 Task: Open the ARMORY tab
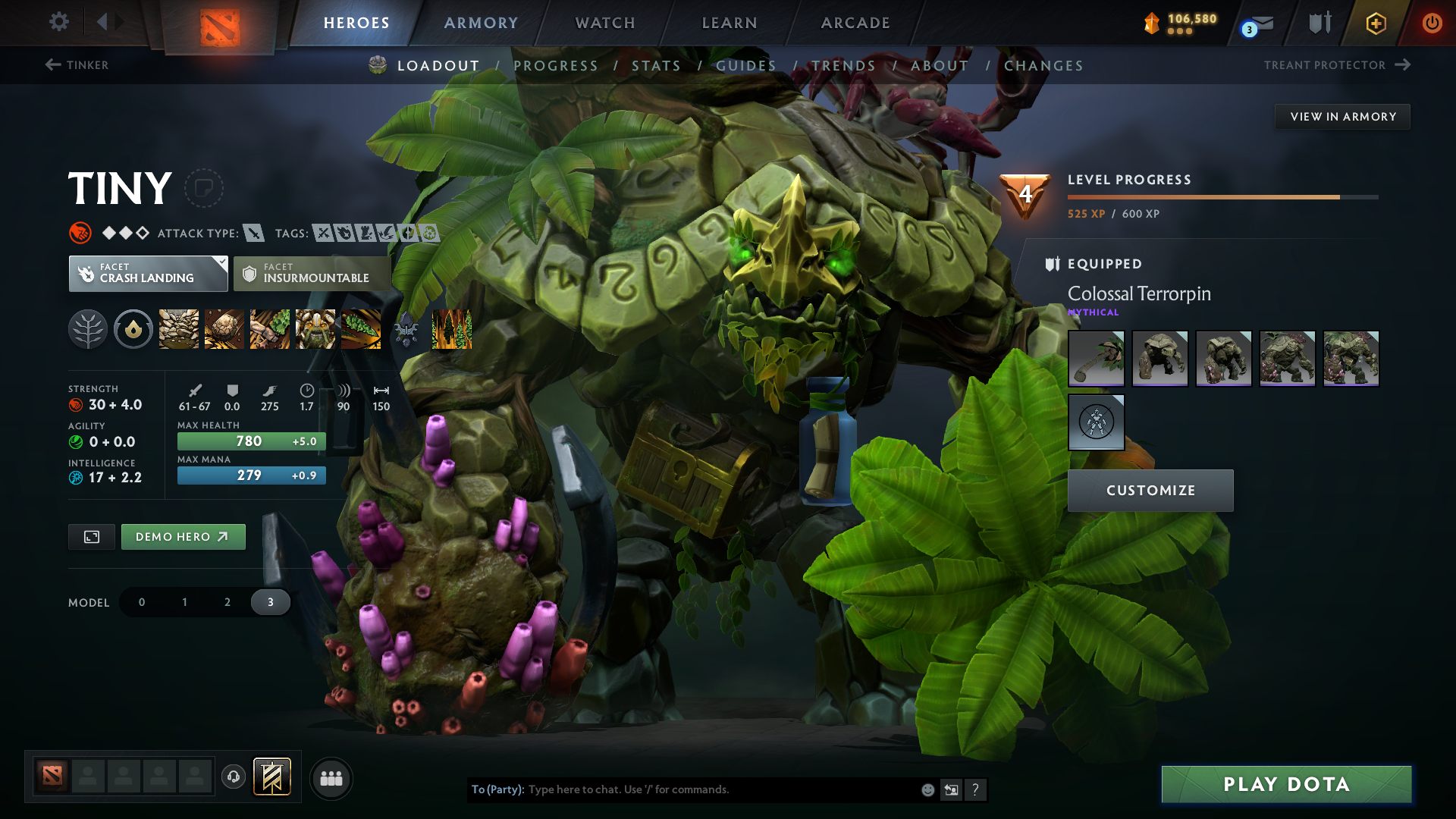(x=481, y=23)
